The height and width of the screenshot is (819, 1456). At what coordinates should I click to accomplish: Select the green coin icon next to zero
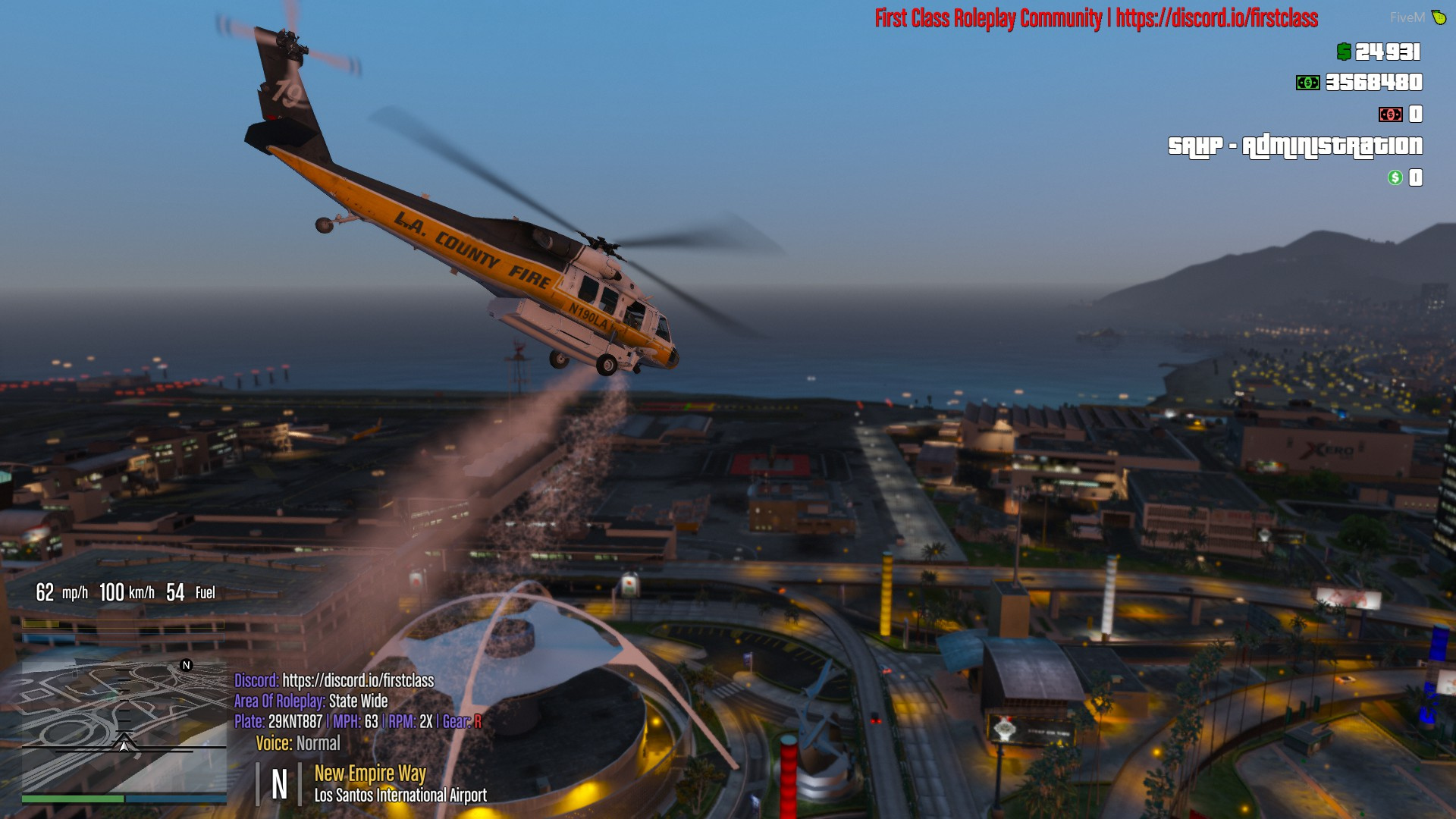click(1394, 179)
